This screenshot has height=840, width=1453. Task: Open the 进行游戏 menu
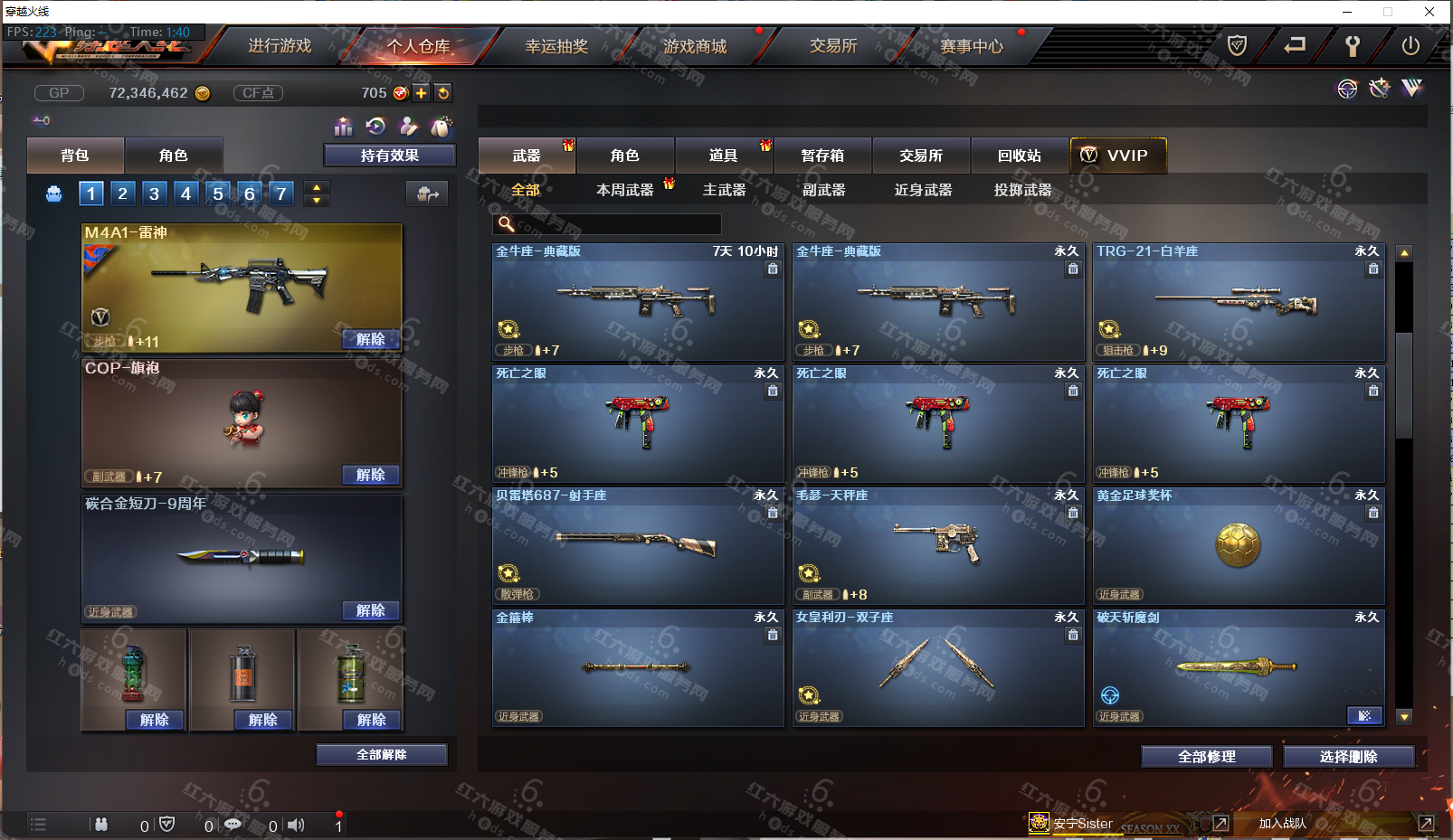(280, 46)
